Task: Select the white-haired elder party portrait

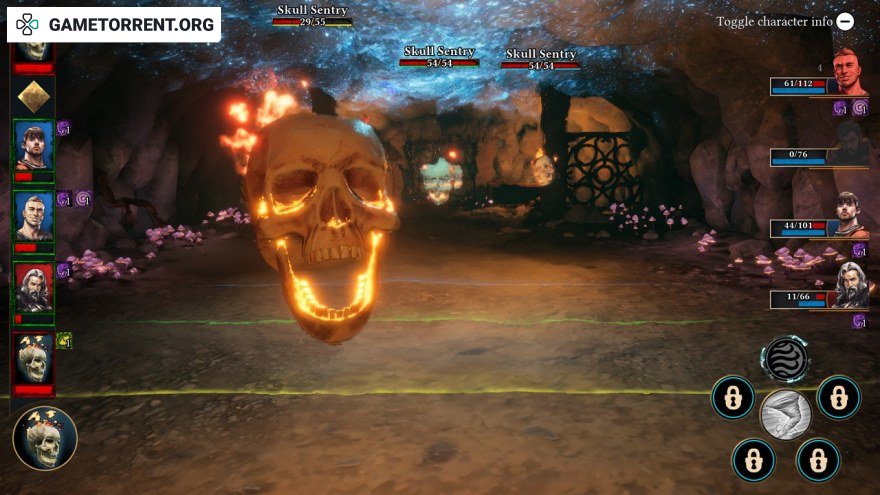Action: coord(851,284)
